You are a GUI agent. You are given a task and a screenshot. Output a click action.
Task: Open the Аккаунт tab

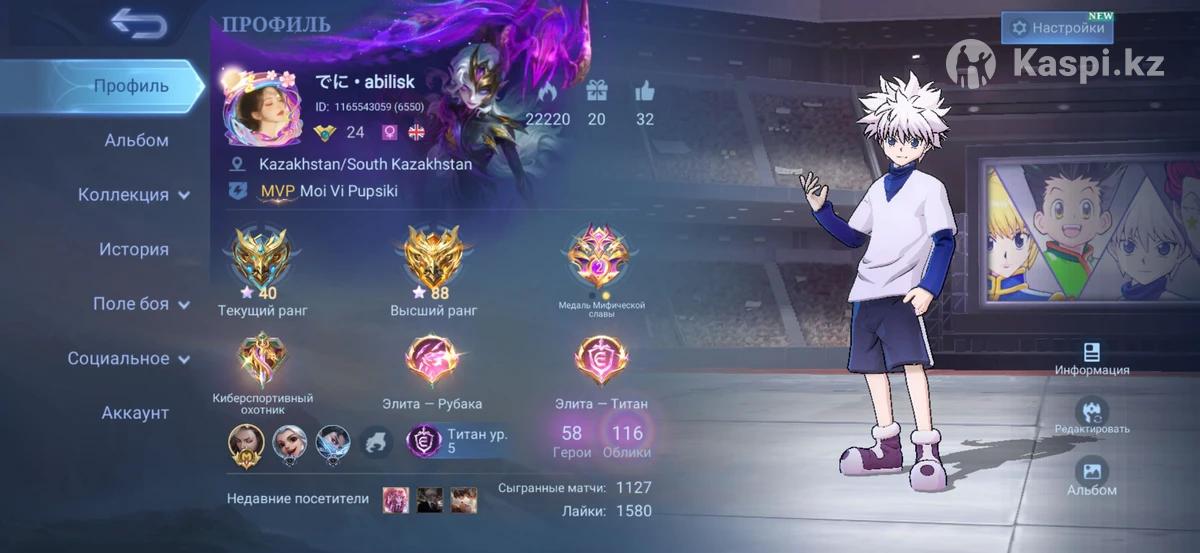(x=135, y=413)
